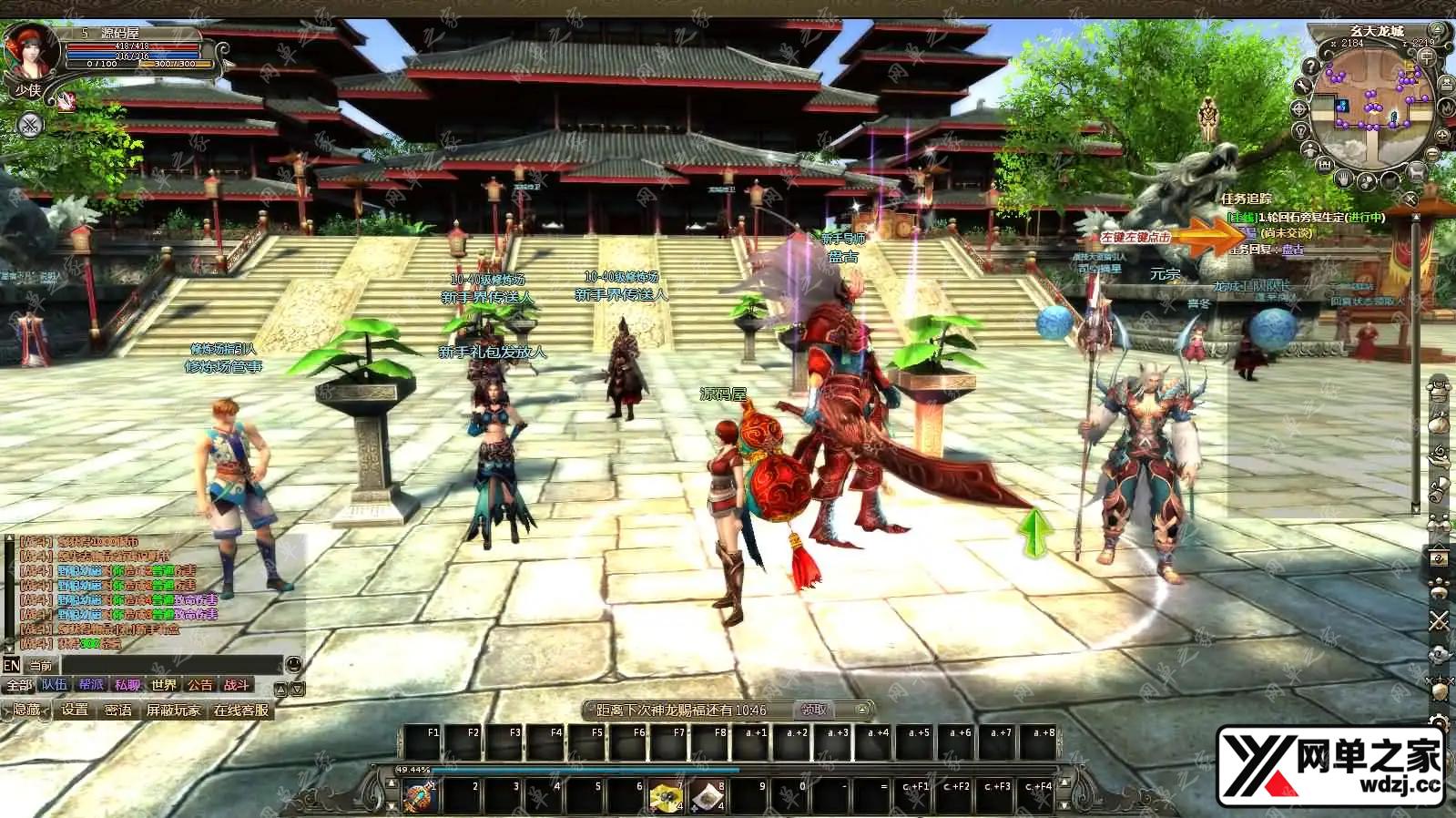Switch to the 世界 chat tab
Image resolution: width=1456 pixels, height=818 pixels.
pyautogui.click(x=164, y=685)
